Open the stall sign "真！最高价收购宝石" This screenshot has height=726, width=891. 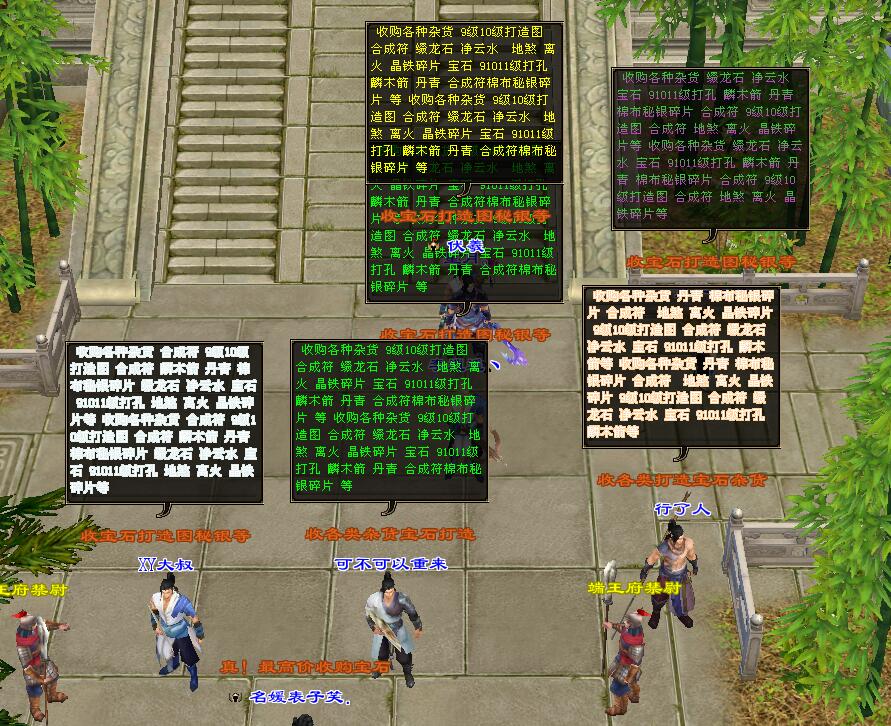tap(306, 666)
